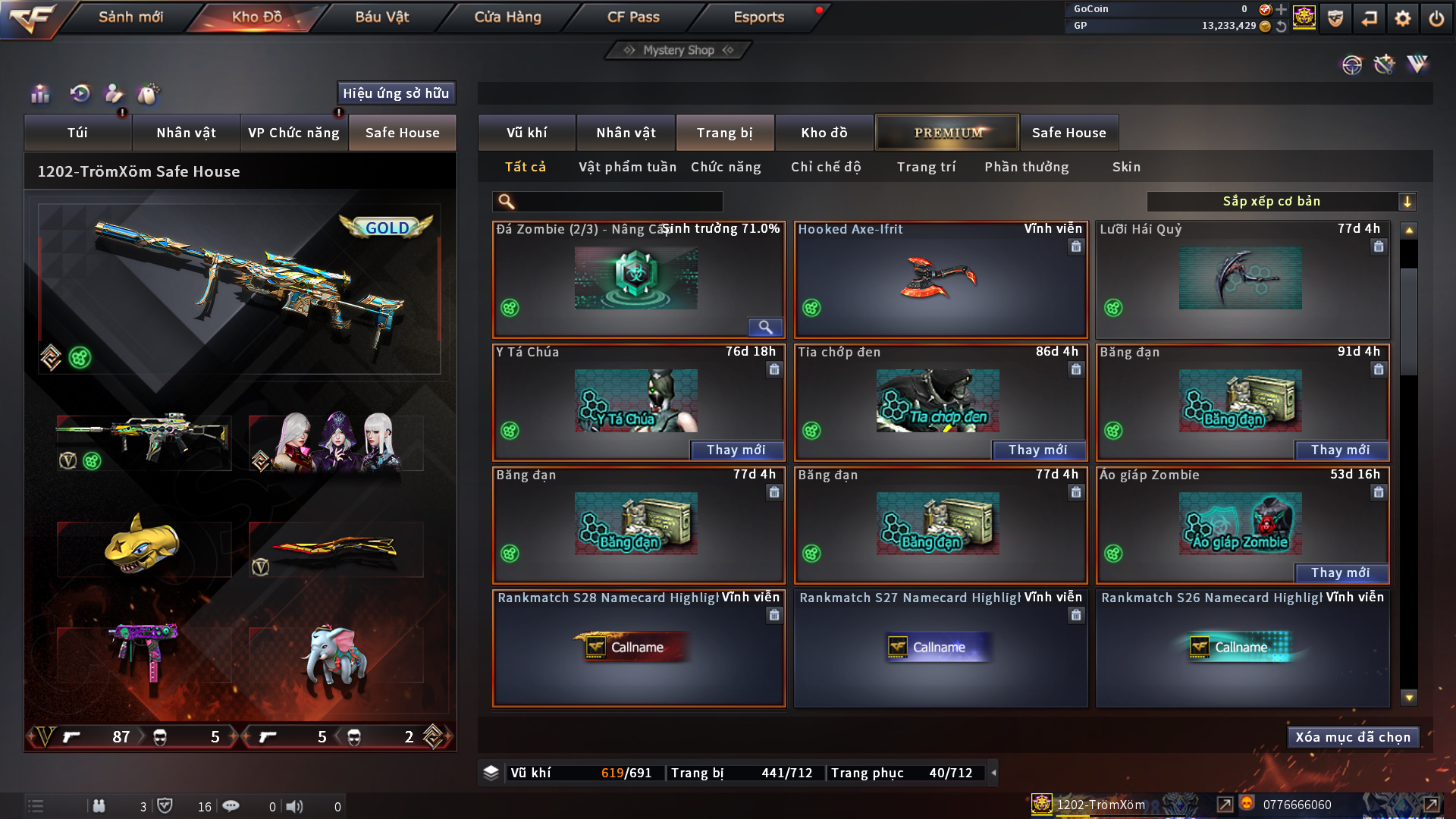Click the power exit button

[1436, 18]
